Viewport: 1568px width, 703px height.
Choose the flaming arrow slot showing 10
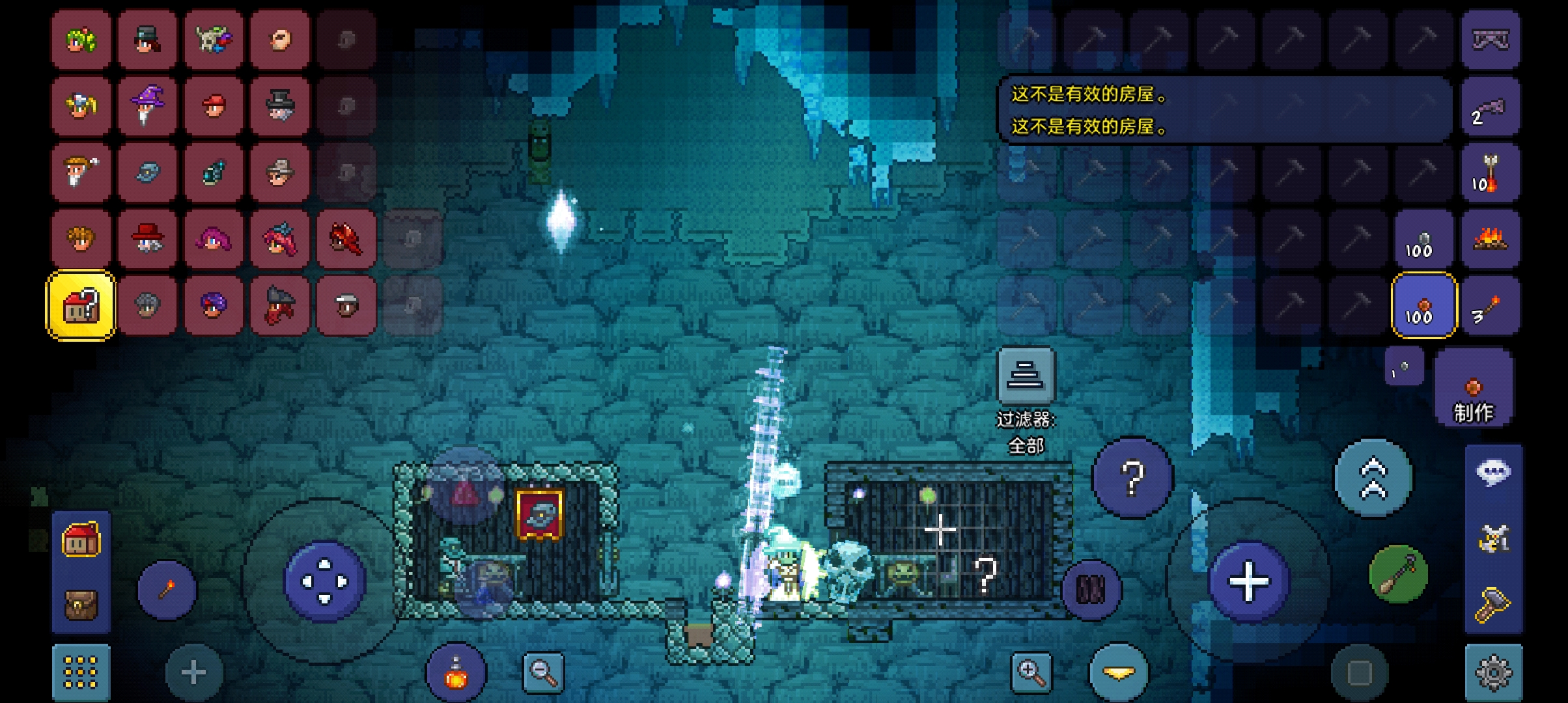pyautogui.click(x=1490, y=172)
